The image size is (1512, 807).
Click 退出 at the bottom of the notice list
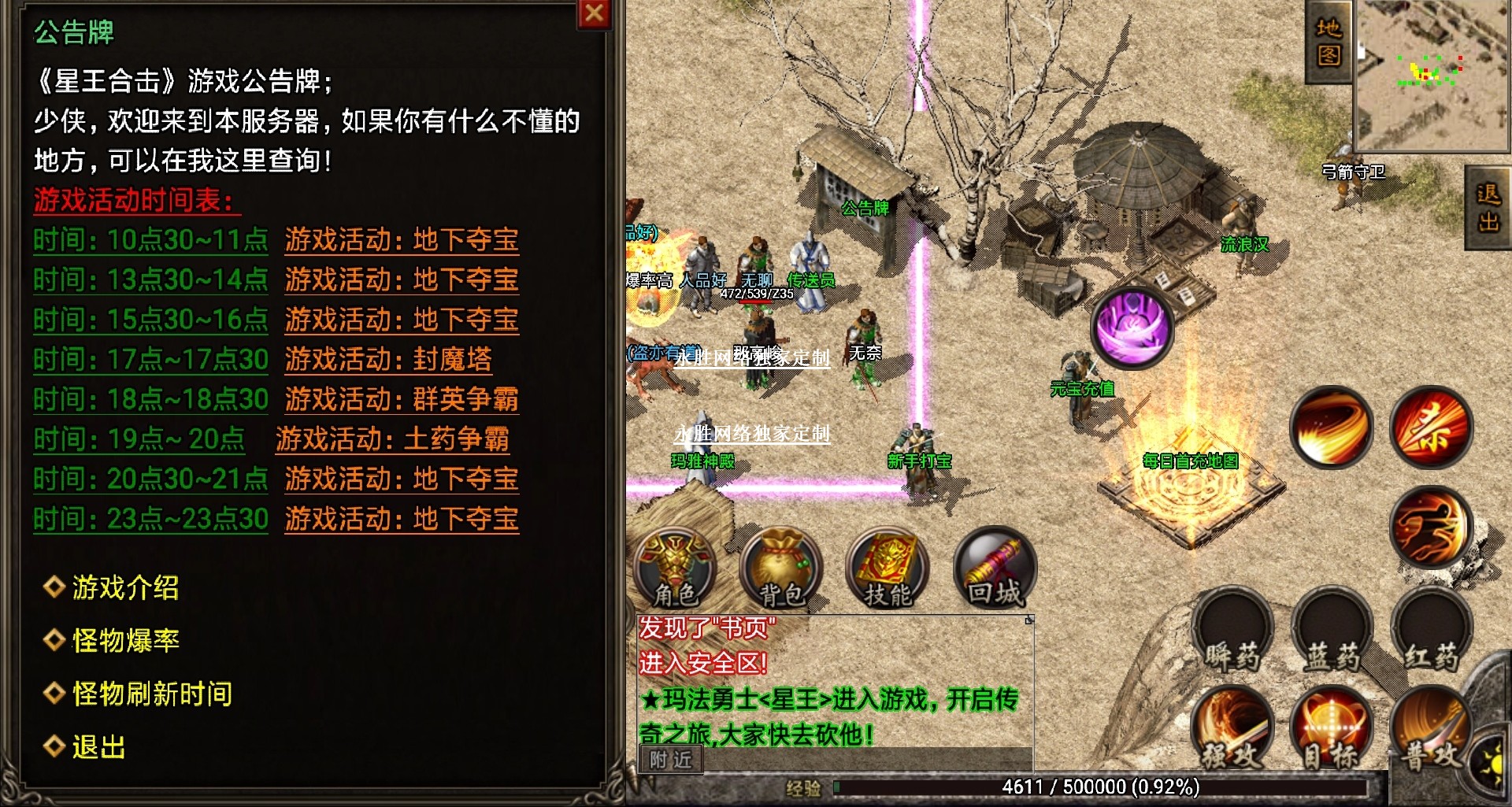coord(98,746)
